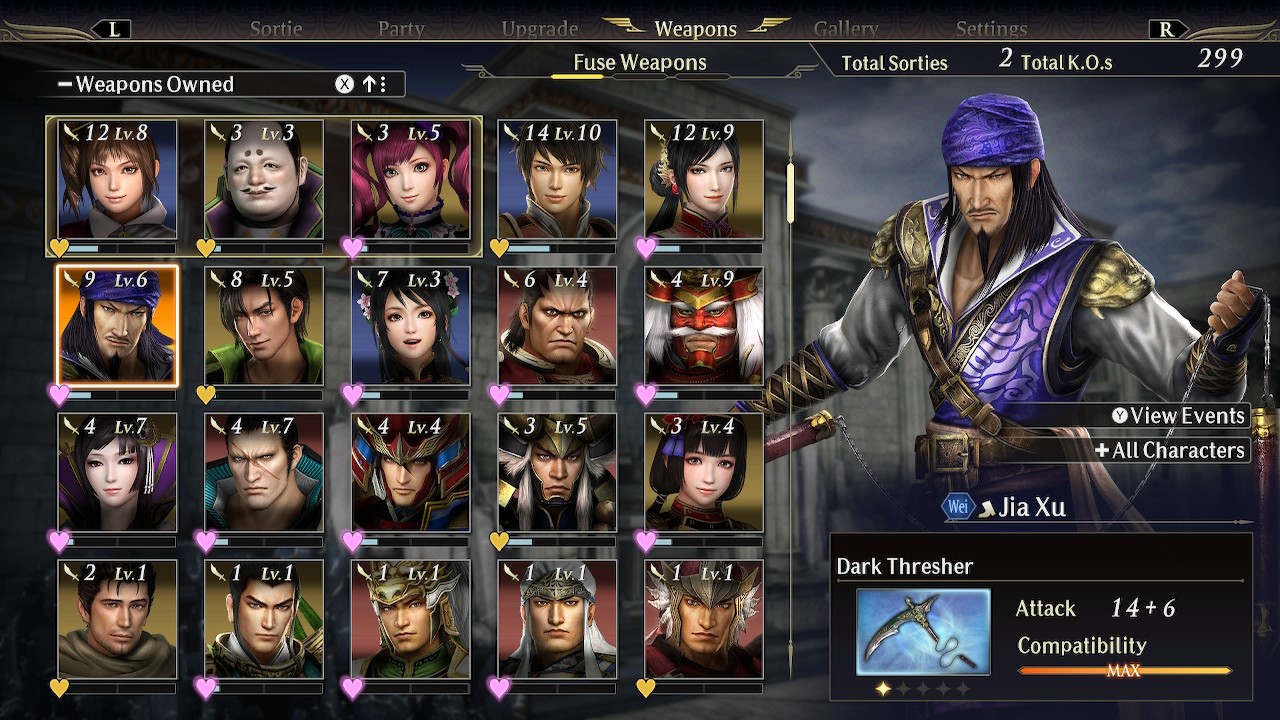Select the bald mustached man portrait
The width and height of the screenshot is (1280, 720).
(264, 180)
